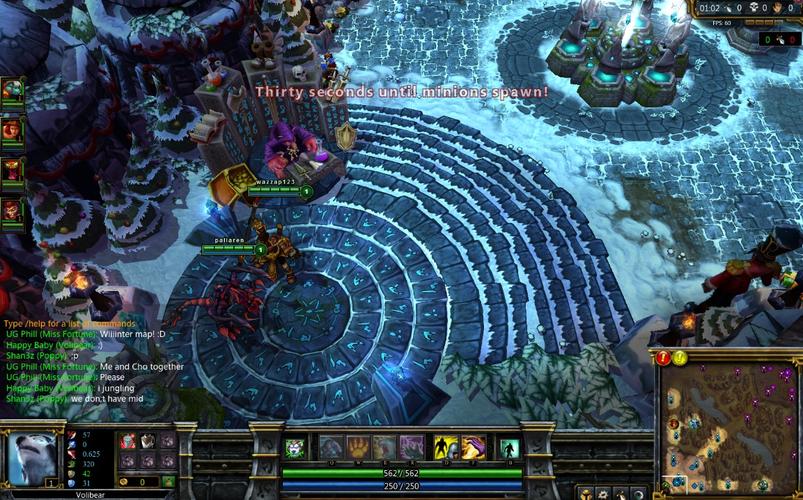Select the red-haired teammate portrait
This screenshot has height=500, width=803.
pyautogui.click(x=13, y=129)
